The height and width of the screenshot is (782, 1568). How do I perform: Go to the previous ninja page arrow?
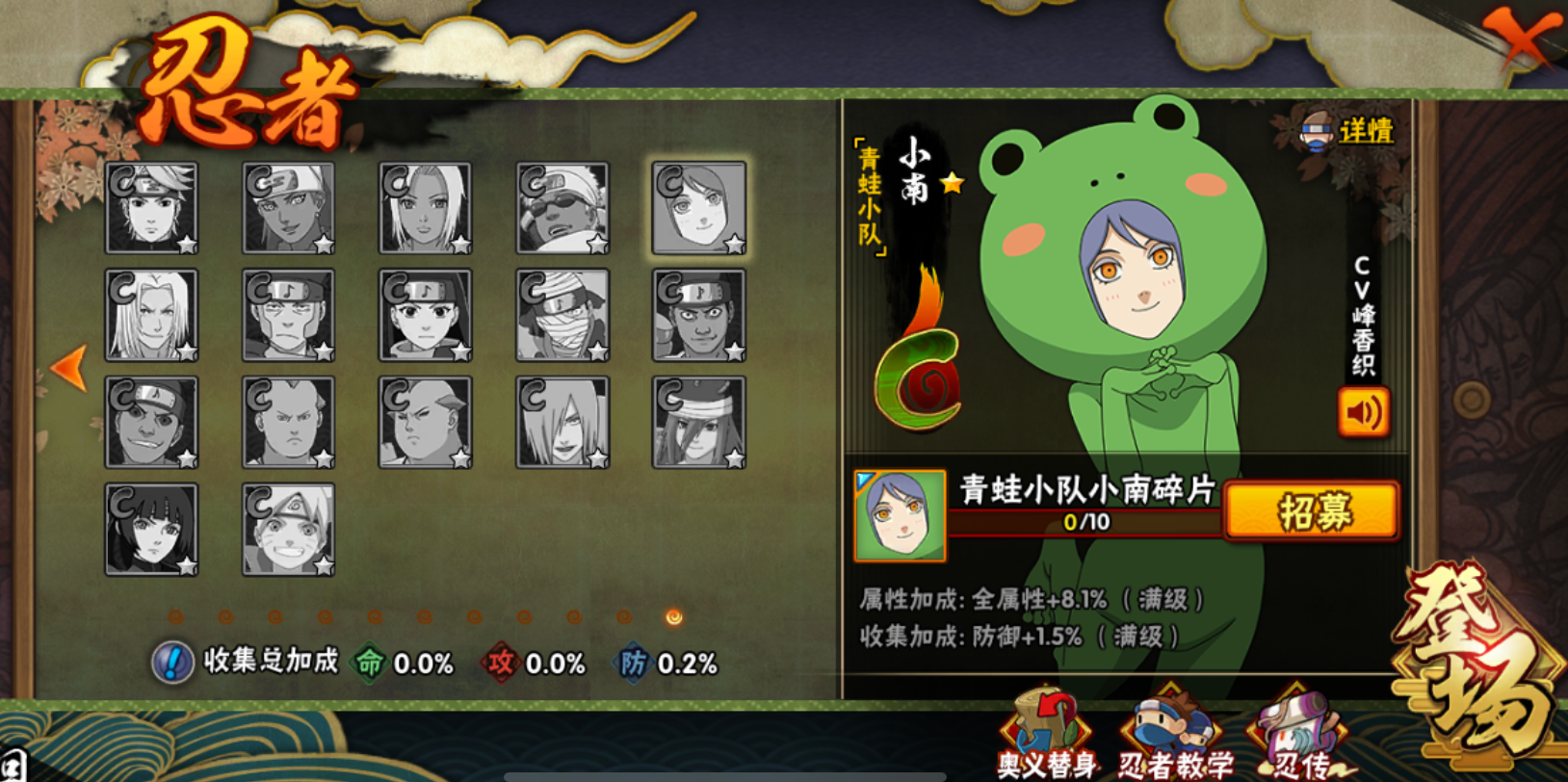click(x=68, y=368)
